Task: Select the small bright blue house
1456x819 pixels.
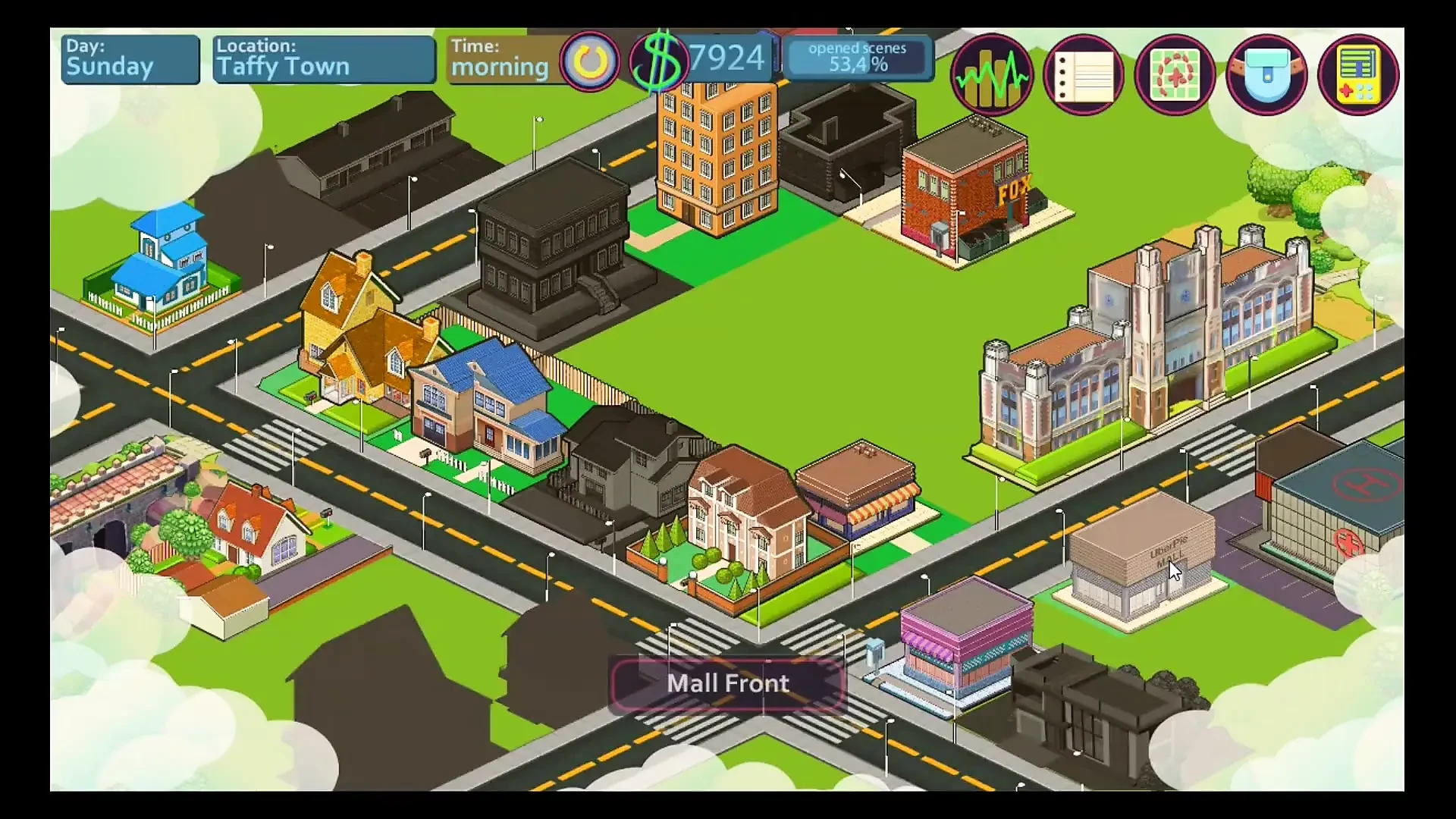Action: tap(163, 262)
